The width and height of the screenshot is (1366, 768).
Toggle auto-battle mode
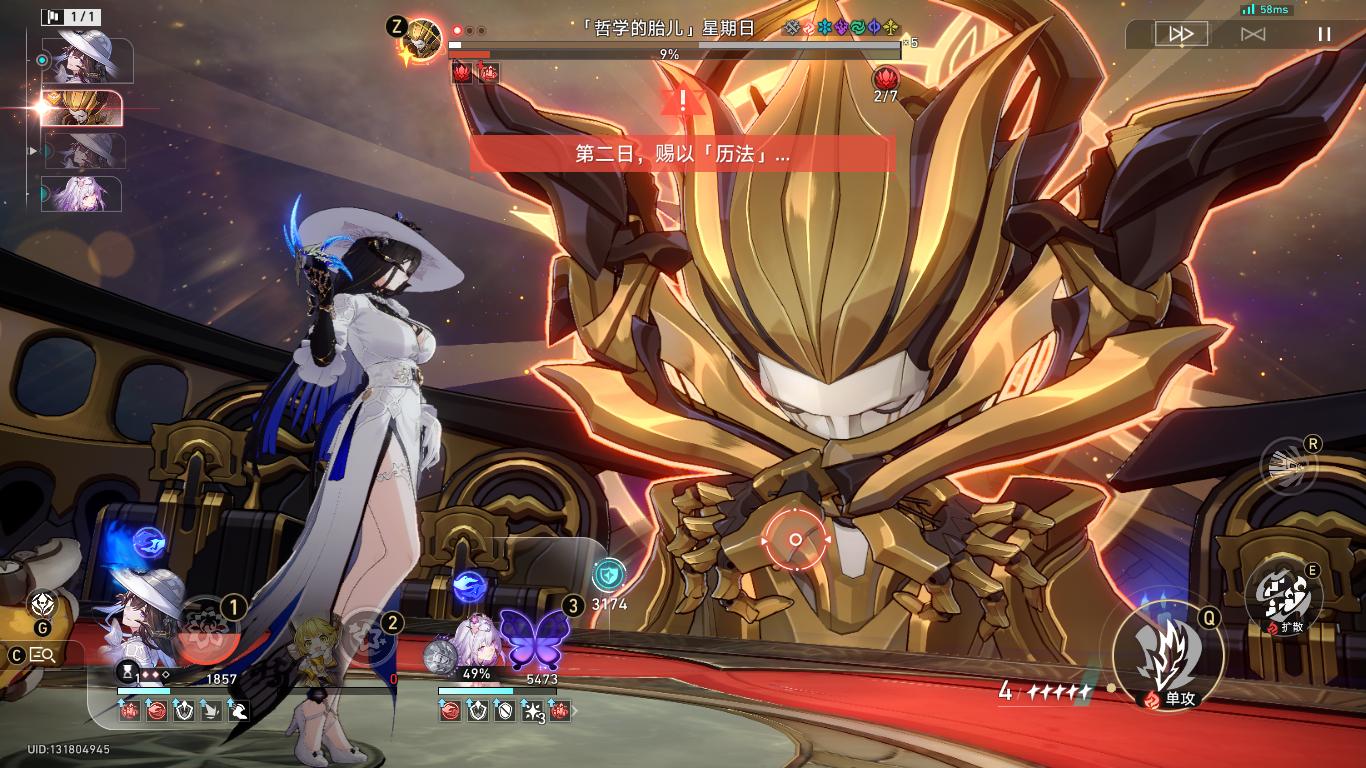pyautogui.click(x=1253, y=34)
